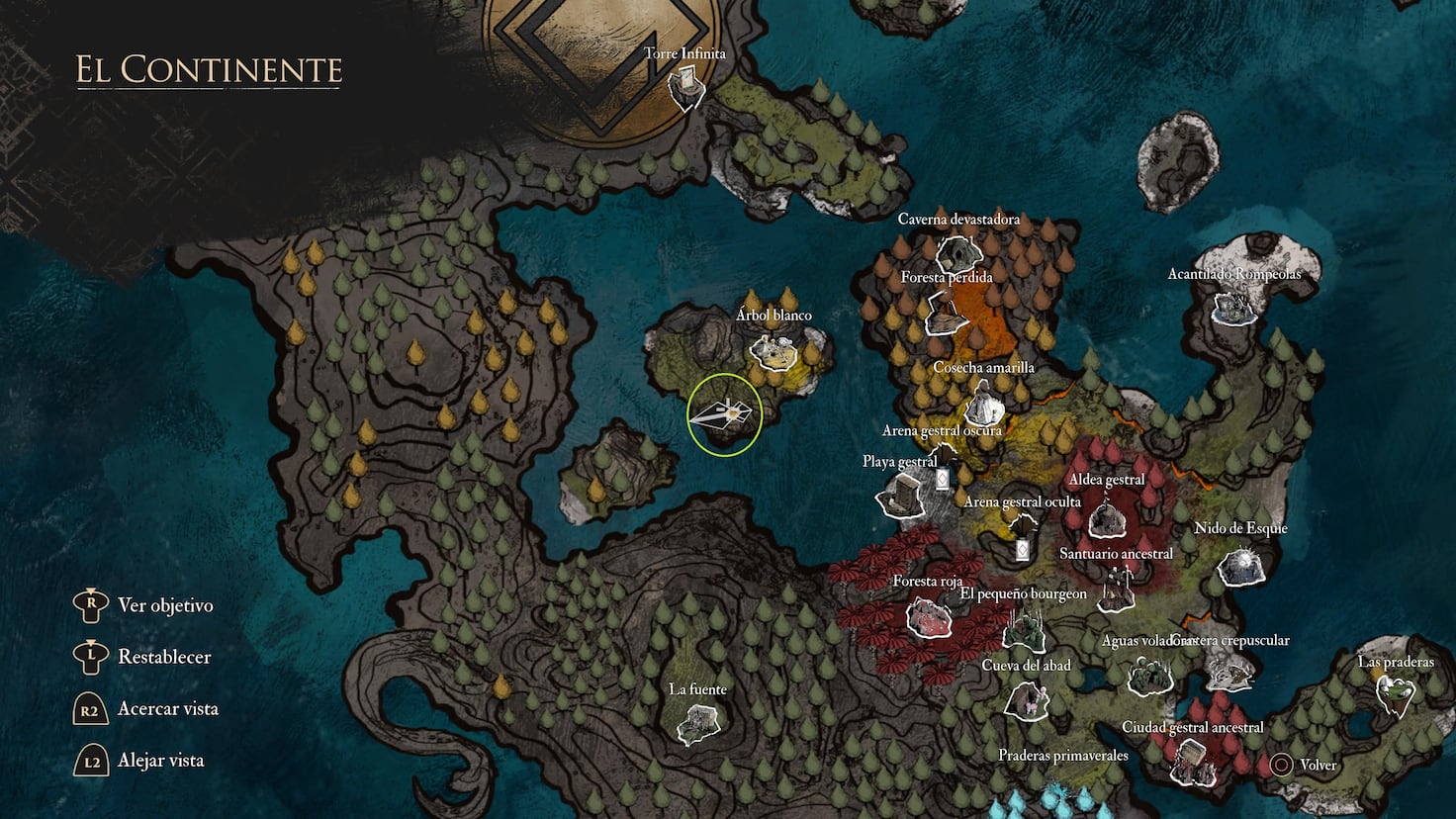Select the Cantera crepuscular location icon
Screen dimensions: 1456x819
tap(1229, 673)
